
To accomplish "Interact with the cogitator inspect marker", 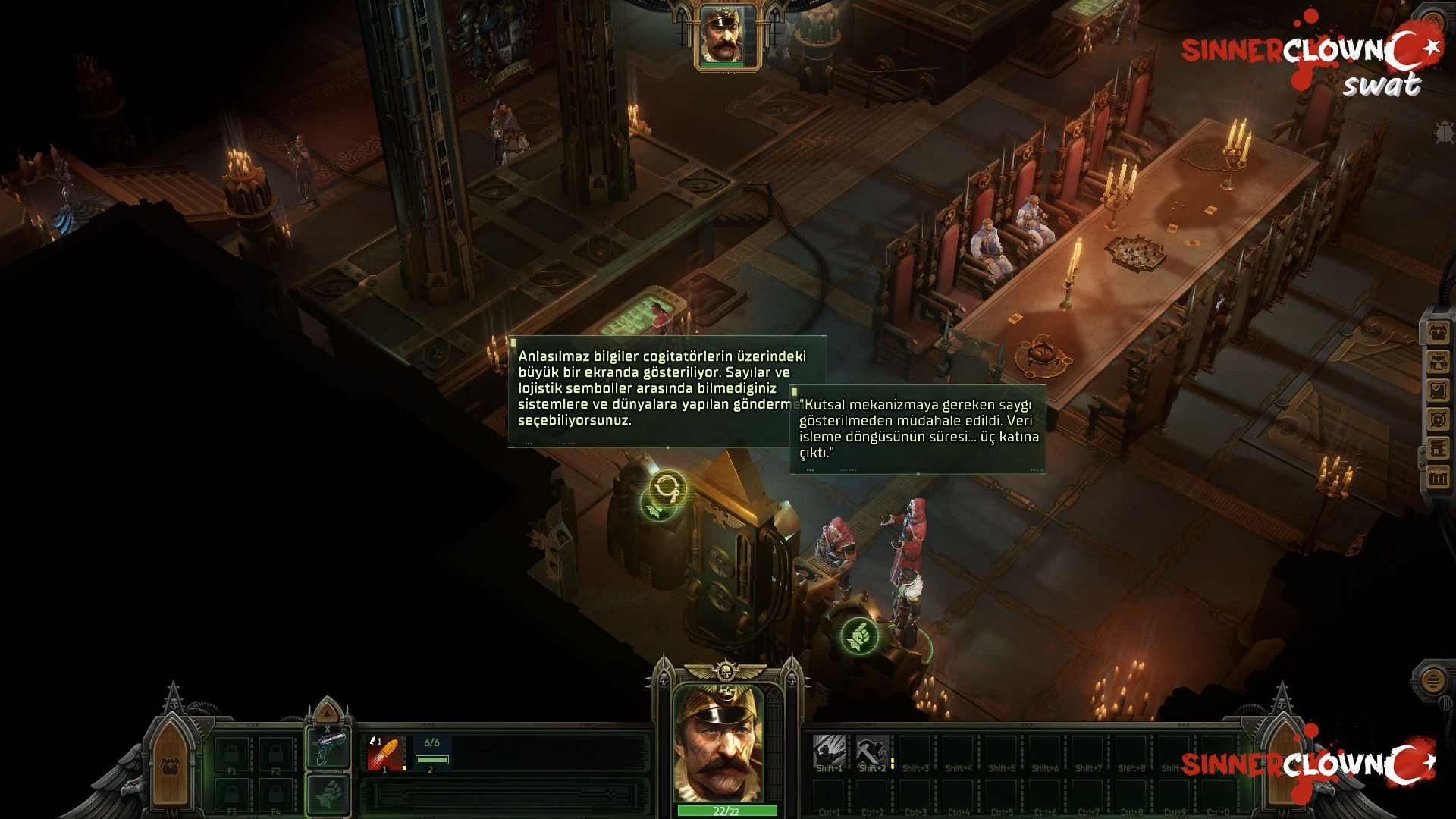I will 667,488.
